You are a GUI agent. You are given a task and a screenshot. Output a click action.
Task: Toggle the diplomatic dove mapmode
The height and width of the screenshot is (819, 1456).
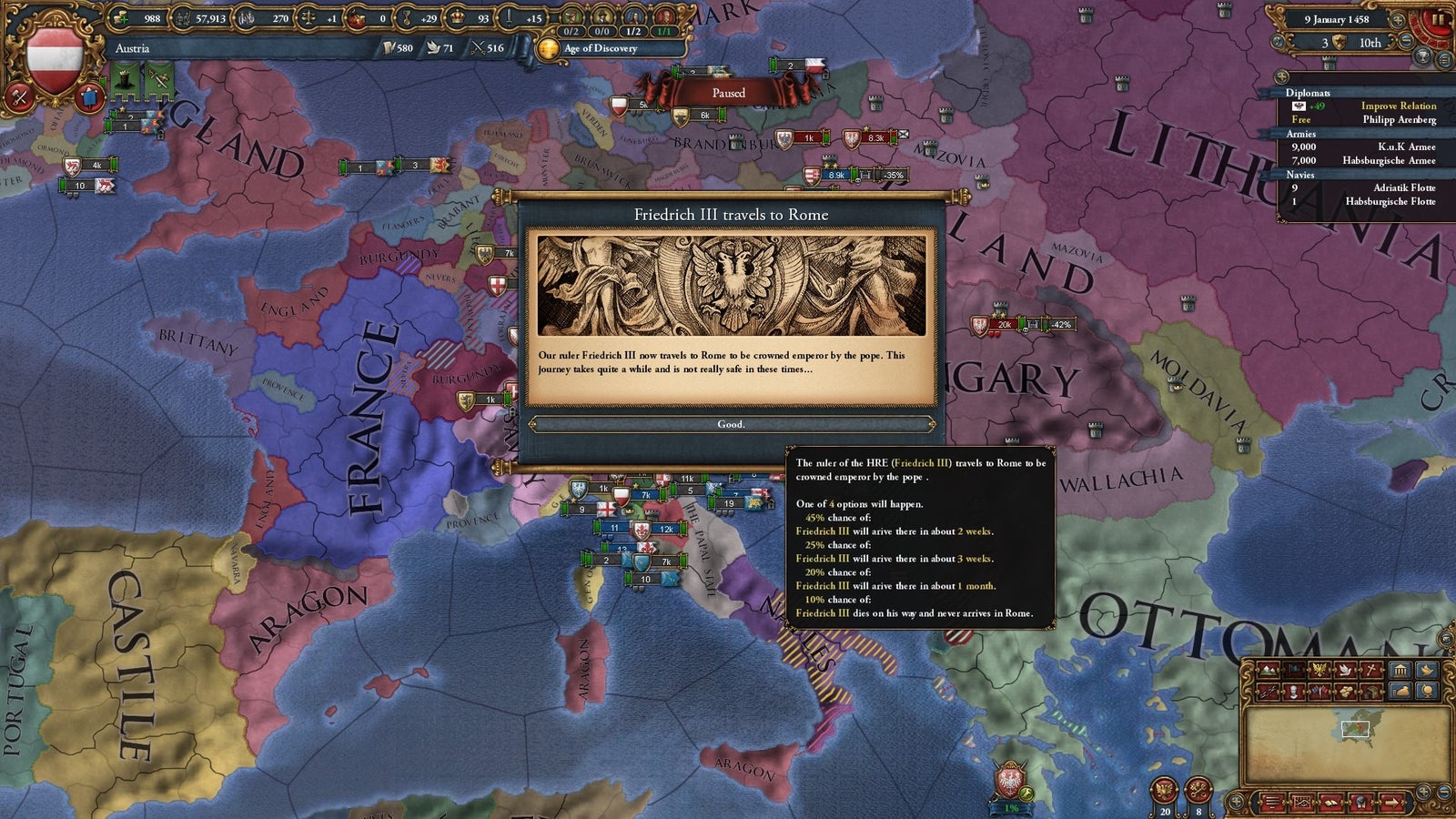[1345, 672]
